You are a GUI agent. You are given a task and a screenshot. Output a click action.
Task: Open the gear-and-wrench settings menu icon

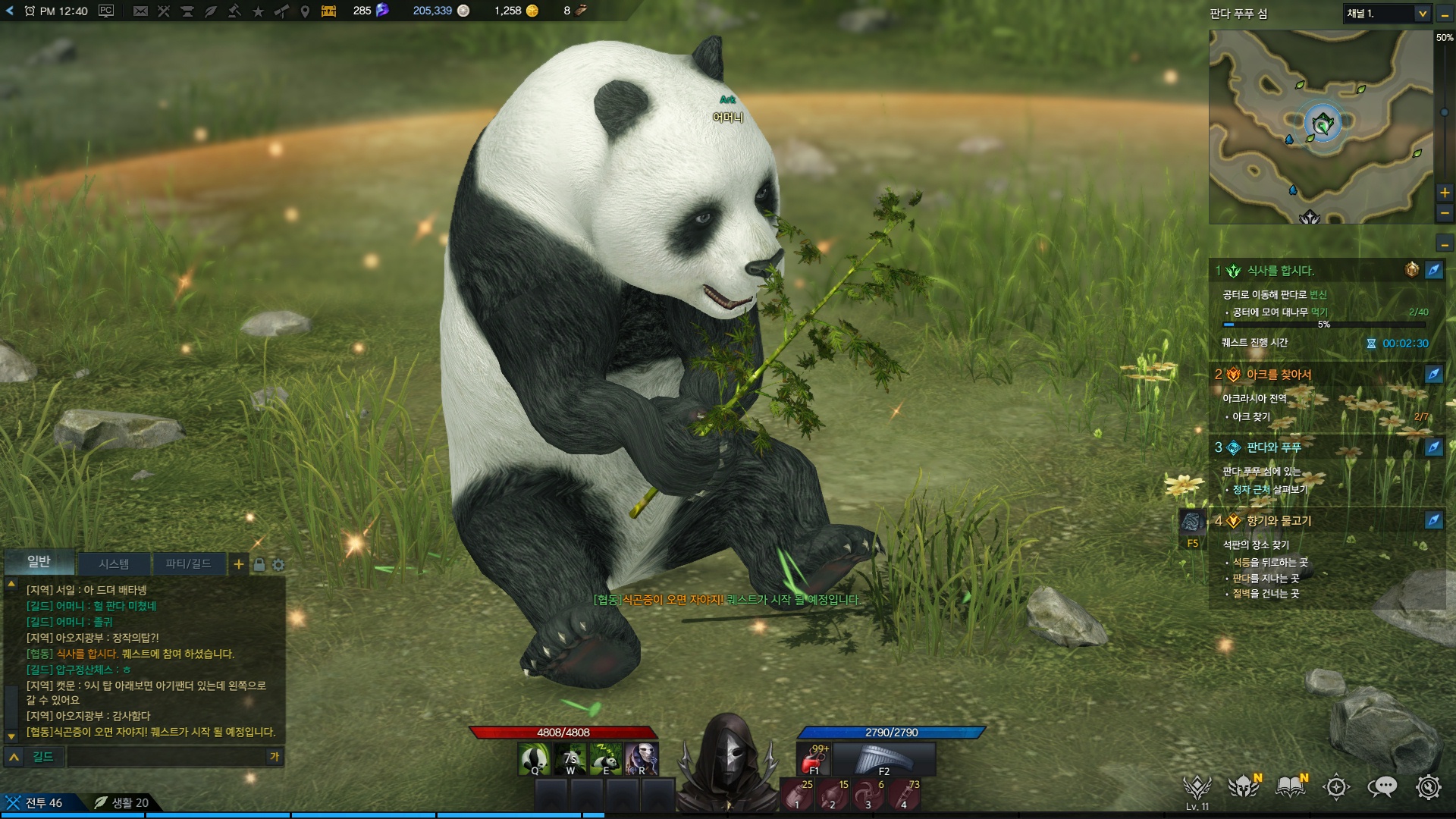click(1428, 787)
